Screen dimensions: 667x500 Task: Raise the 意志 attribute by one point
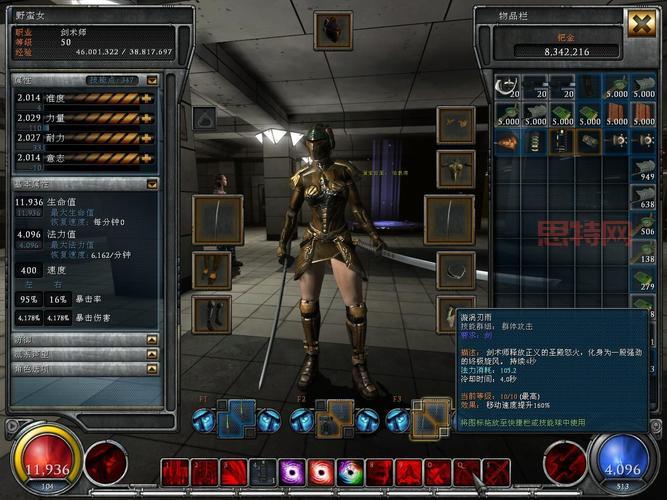(147, 157)
